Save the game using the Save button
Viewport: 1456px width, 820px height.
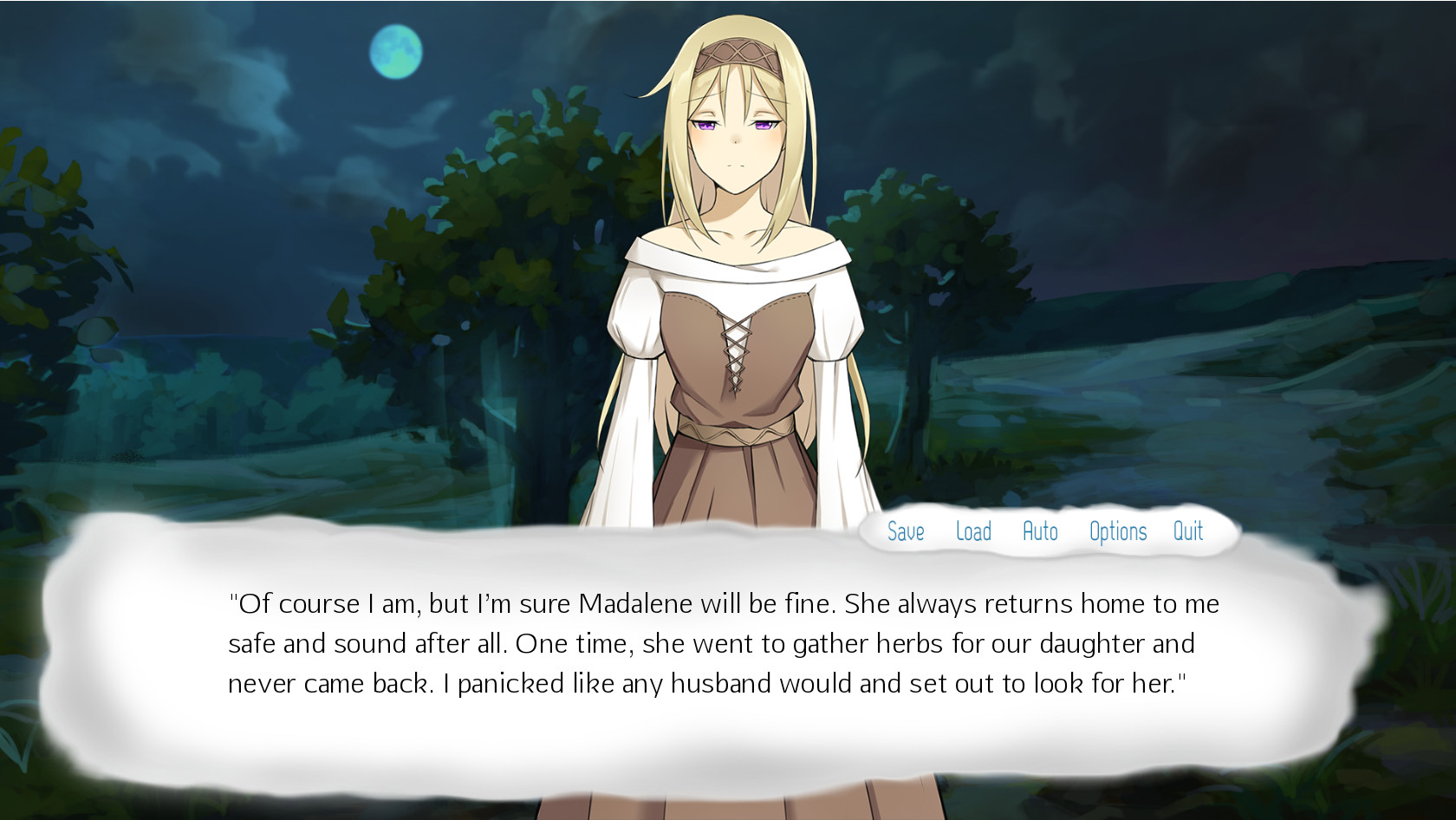point(904,531)
